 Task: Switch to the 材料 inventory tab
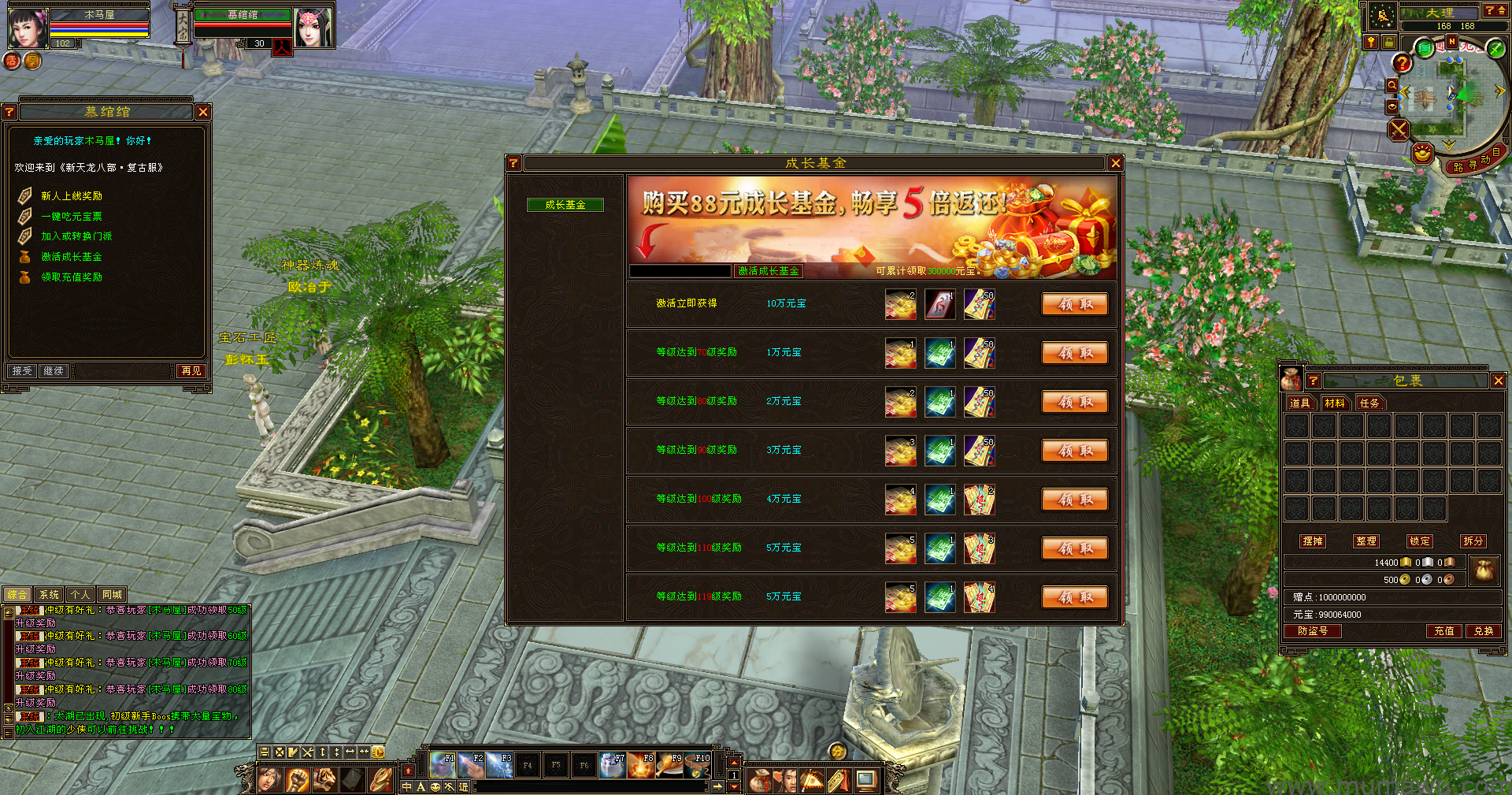pos(1335,403)
